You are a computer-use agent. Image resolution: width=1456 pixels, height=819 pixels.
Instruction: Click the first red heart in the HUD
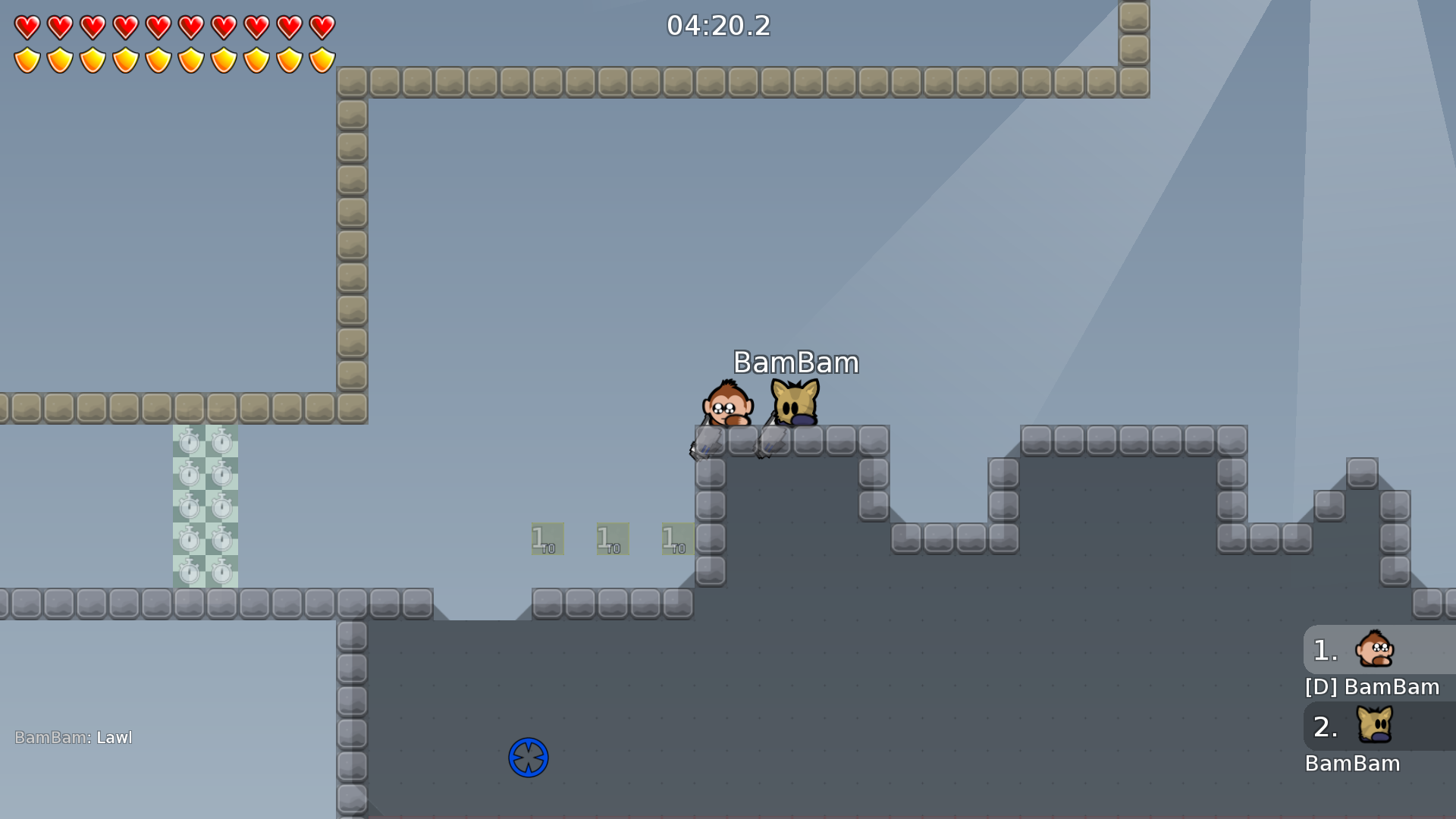[27, 27]
